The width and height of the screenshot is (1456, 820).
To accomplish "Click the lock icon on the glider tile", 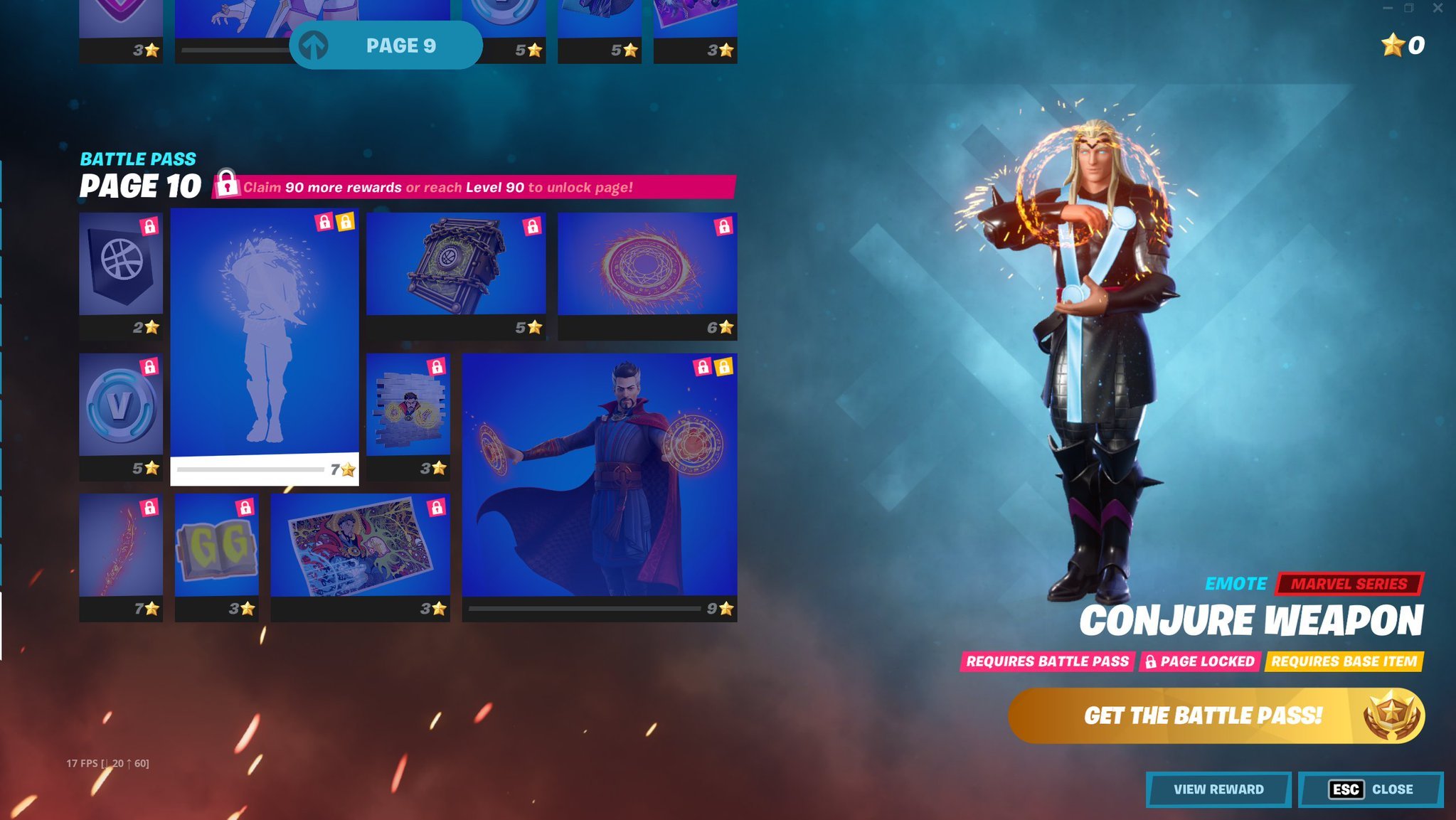I will [x=725, y=228].
